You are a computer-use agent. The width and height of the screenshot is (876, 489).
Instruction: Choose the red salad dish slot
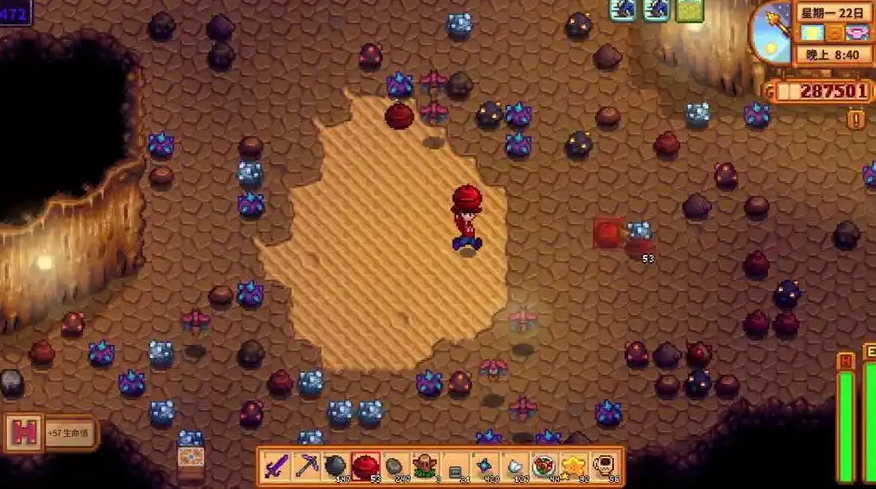click(546, 466)
